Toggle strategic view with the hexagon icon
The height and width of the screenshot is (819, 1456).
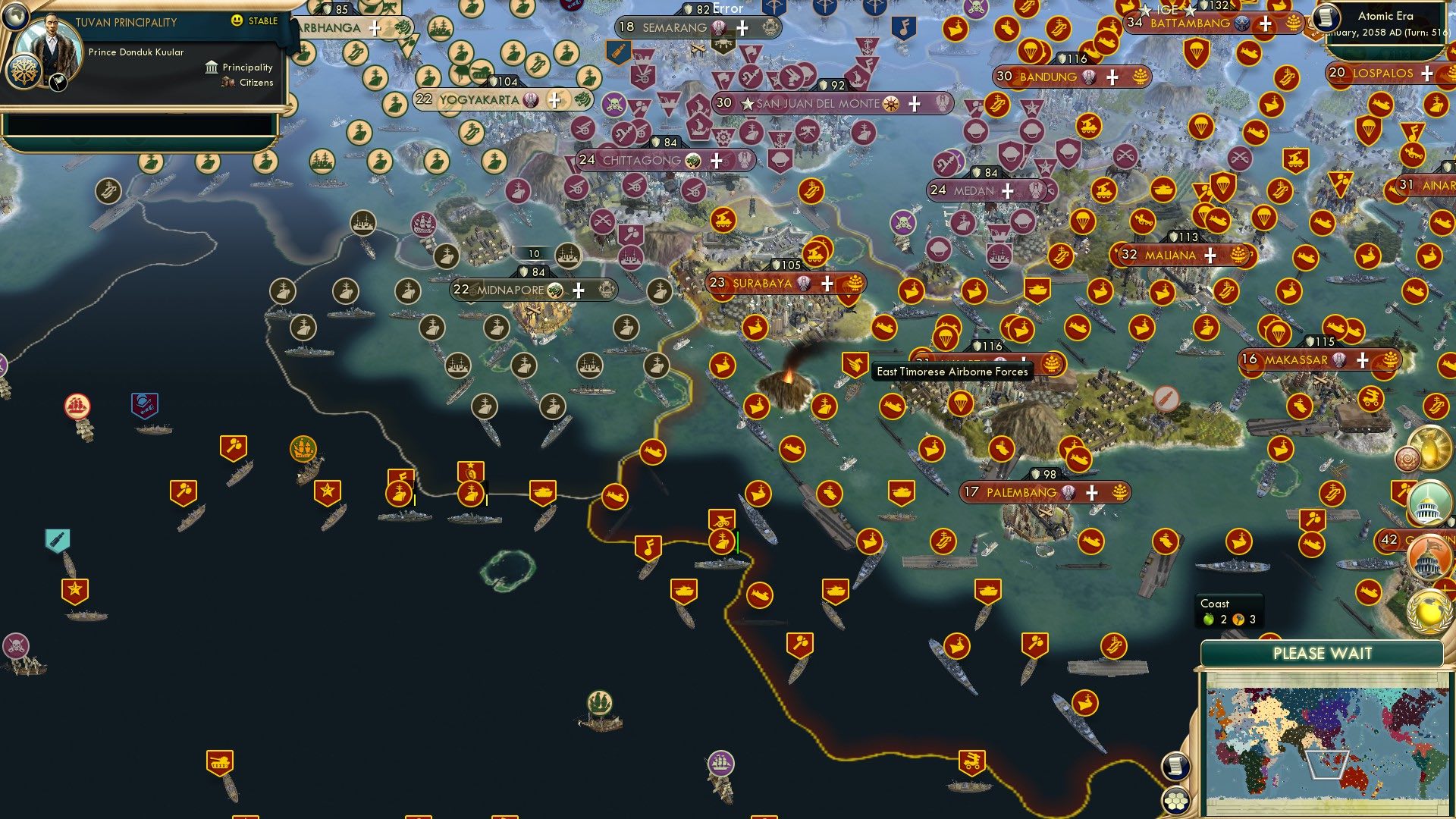point(1176,801)
